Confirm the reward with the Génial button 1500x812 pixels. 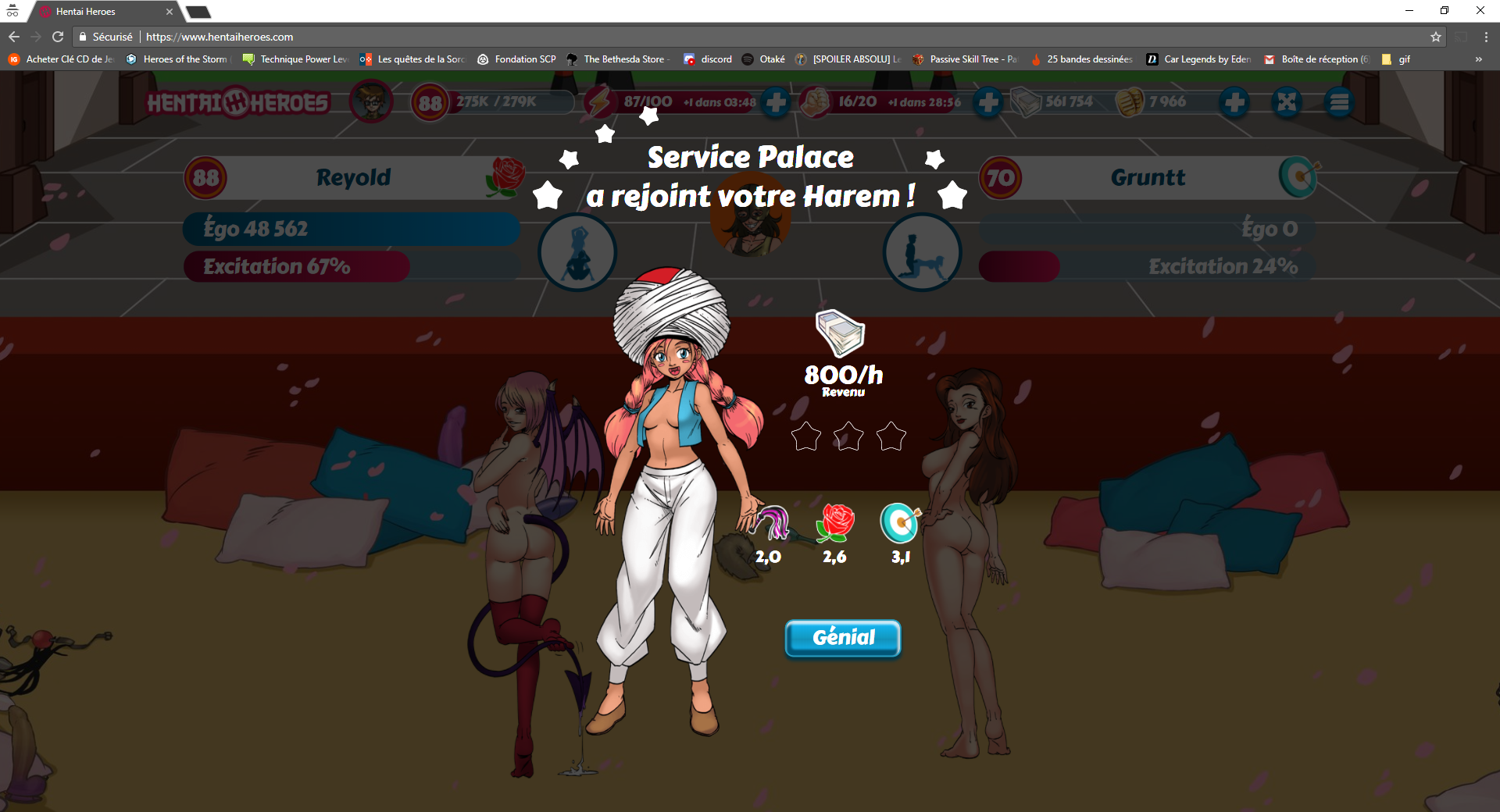[842, 638]
